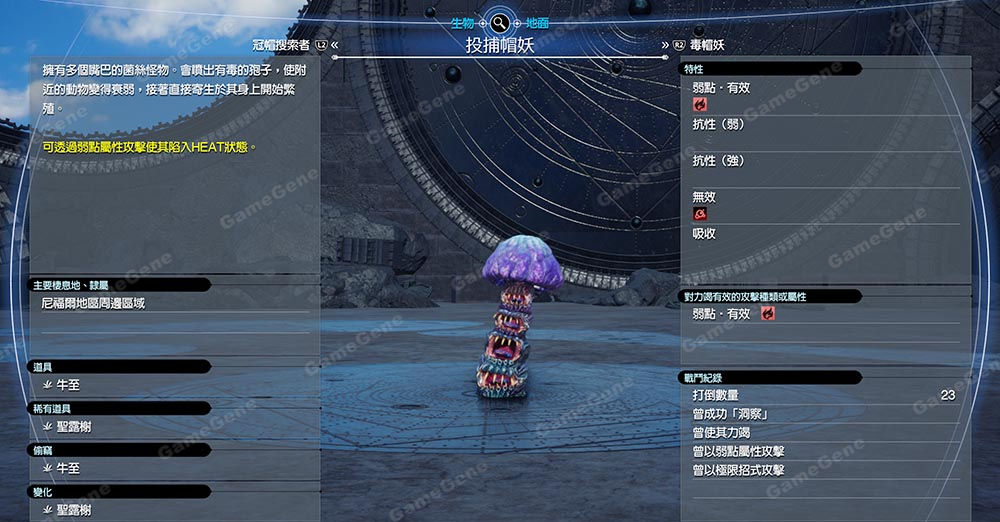This screenshot has width=1000, height=522.
Task: Select the 地面 category label
Action: [538, 21]
